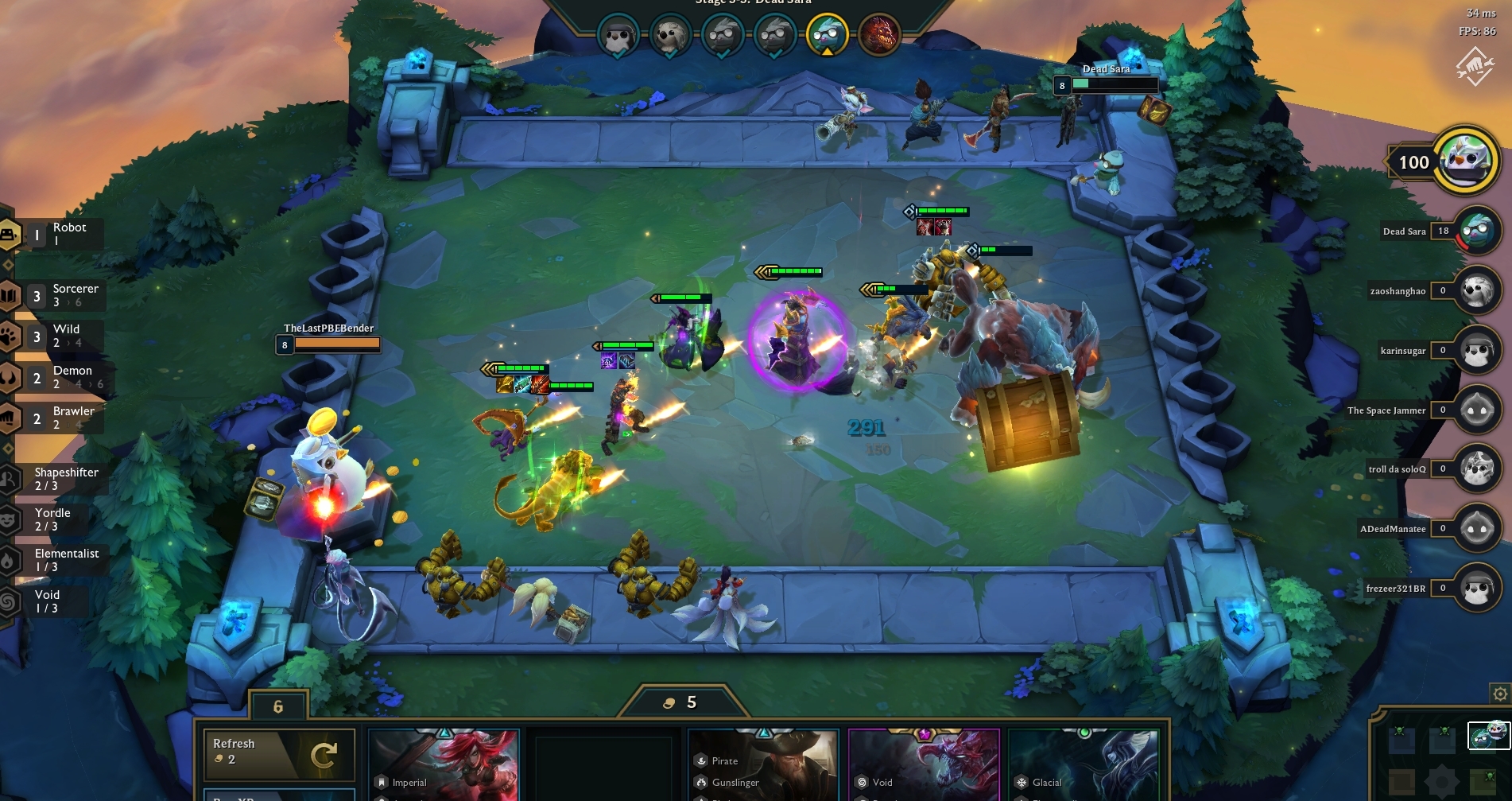
Task: Open the Demon trait tooltip icon
Action: point(10,377)
